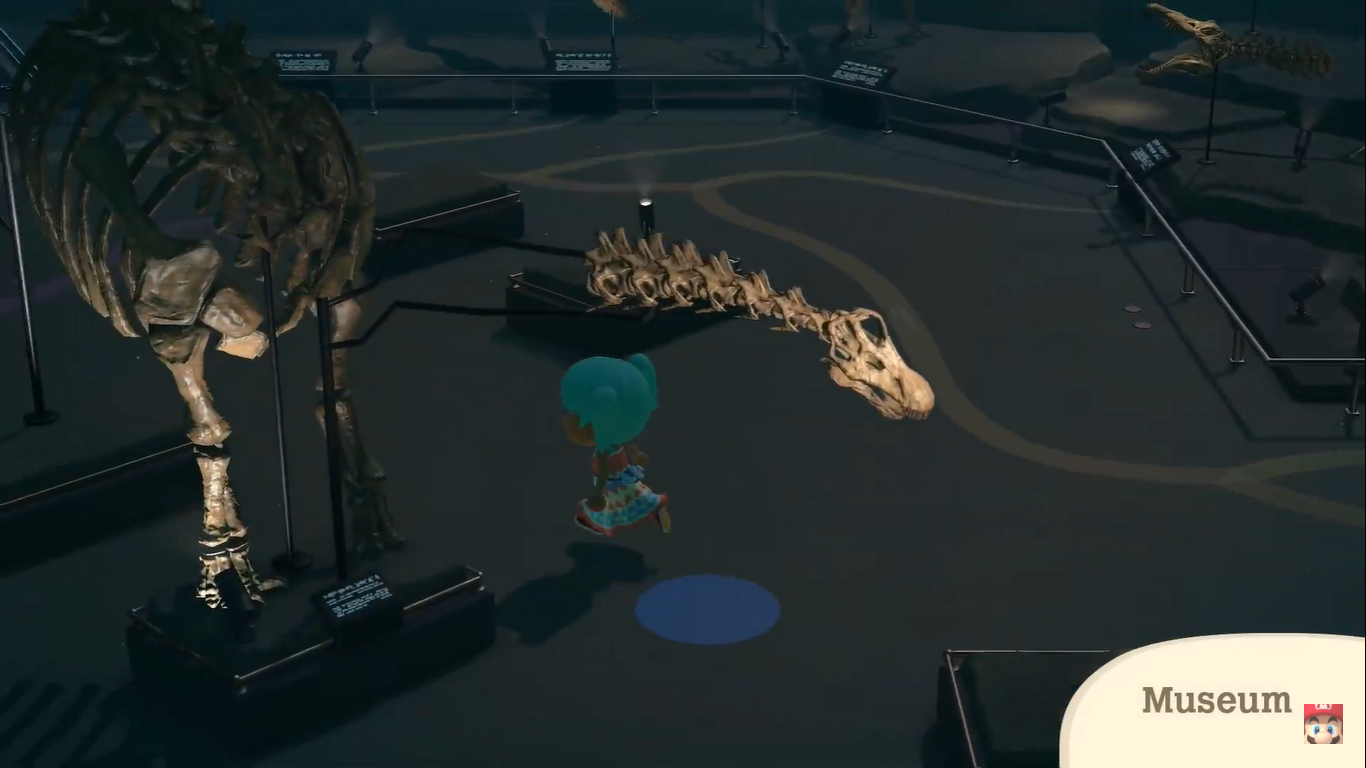1366x768 pixels.
Task: Click the Mario face watermark icon
Action: point(1322,723)
